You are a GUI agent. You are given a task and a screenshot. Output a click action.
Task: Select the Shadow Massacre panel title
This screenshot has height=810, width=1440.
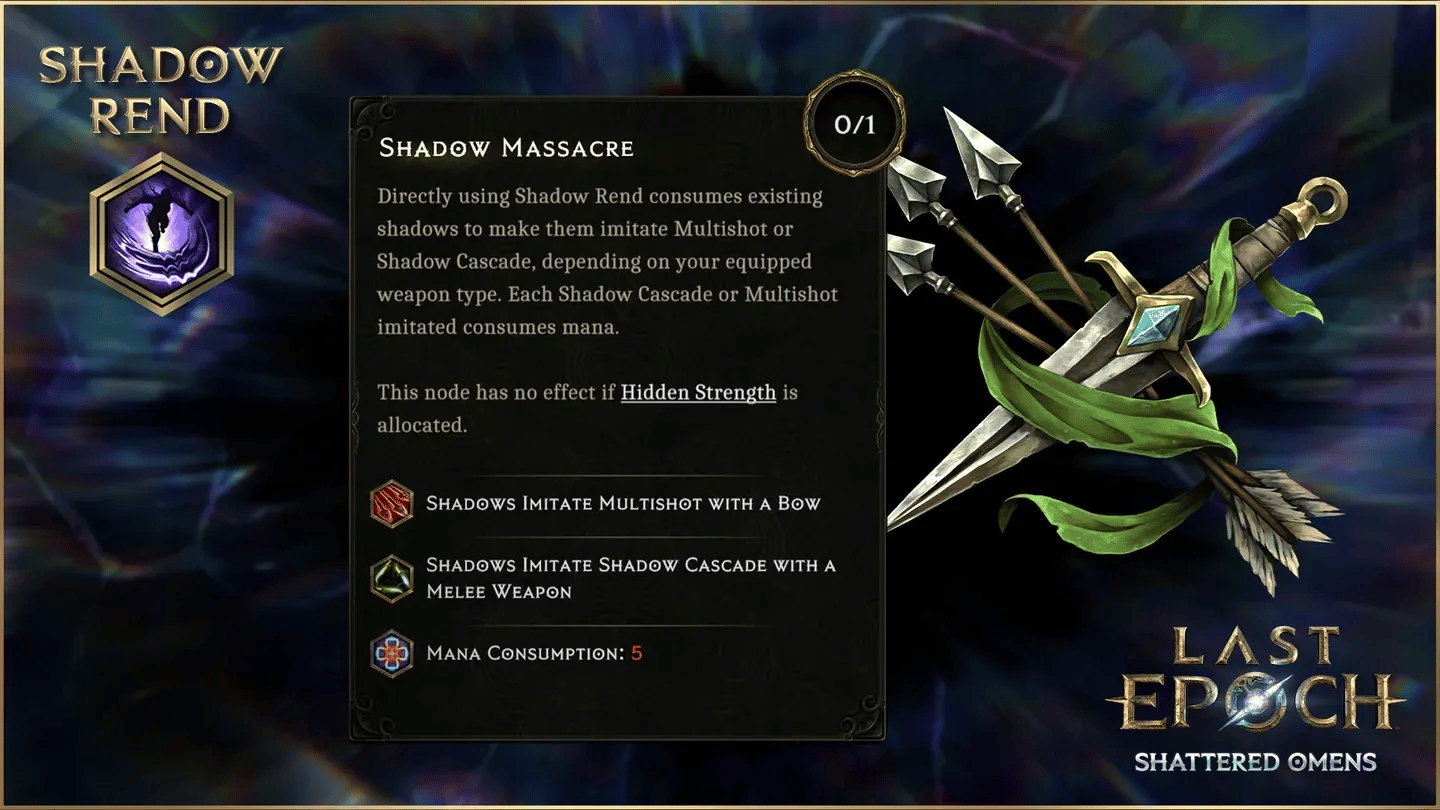pos(506,148)
